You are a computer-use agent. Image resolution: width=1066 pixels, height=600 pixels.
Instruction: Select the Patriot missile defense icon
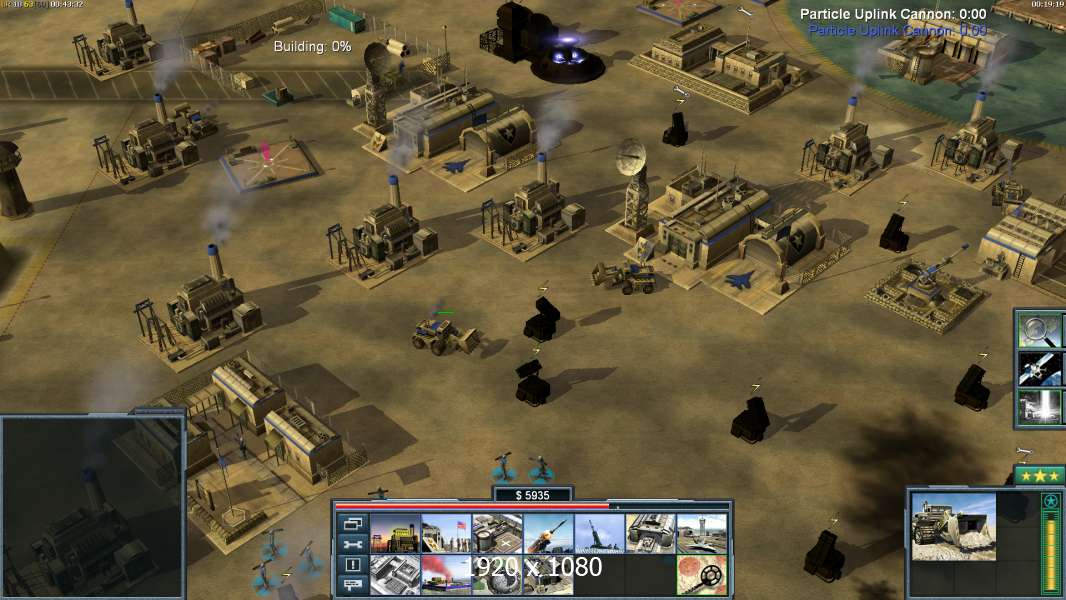click(x=548, y=534)
